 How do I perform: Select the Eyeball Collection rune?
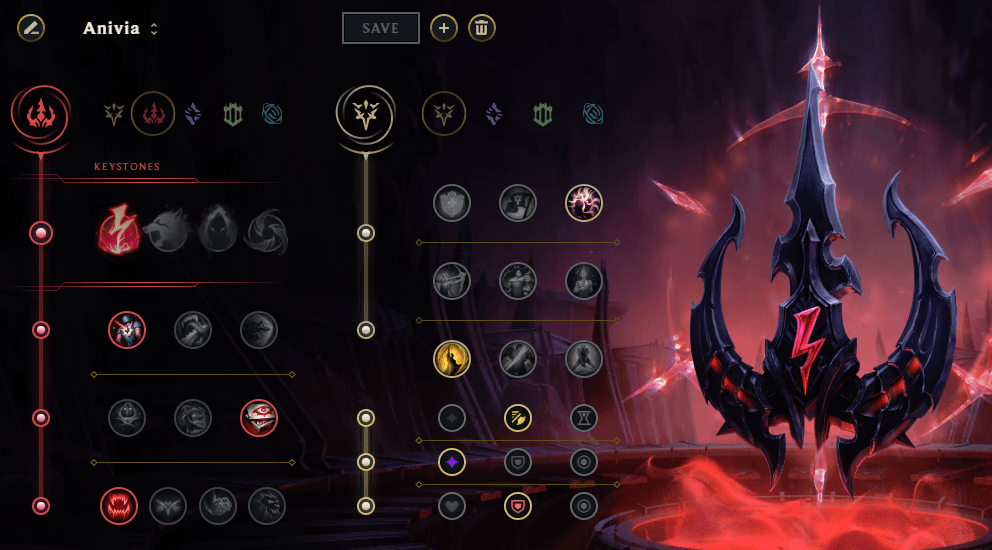[259, 418]
